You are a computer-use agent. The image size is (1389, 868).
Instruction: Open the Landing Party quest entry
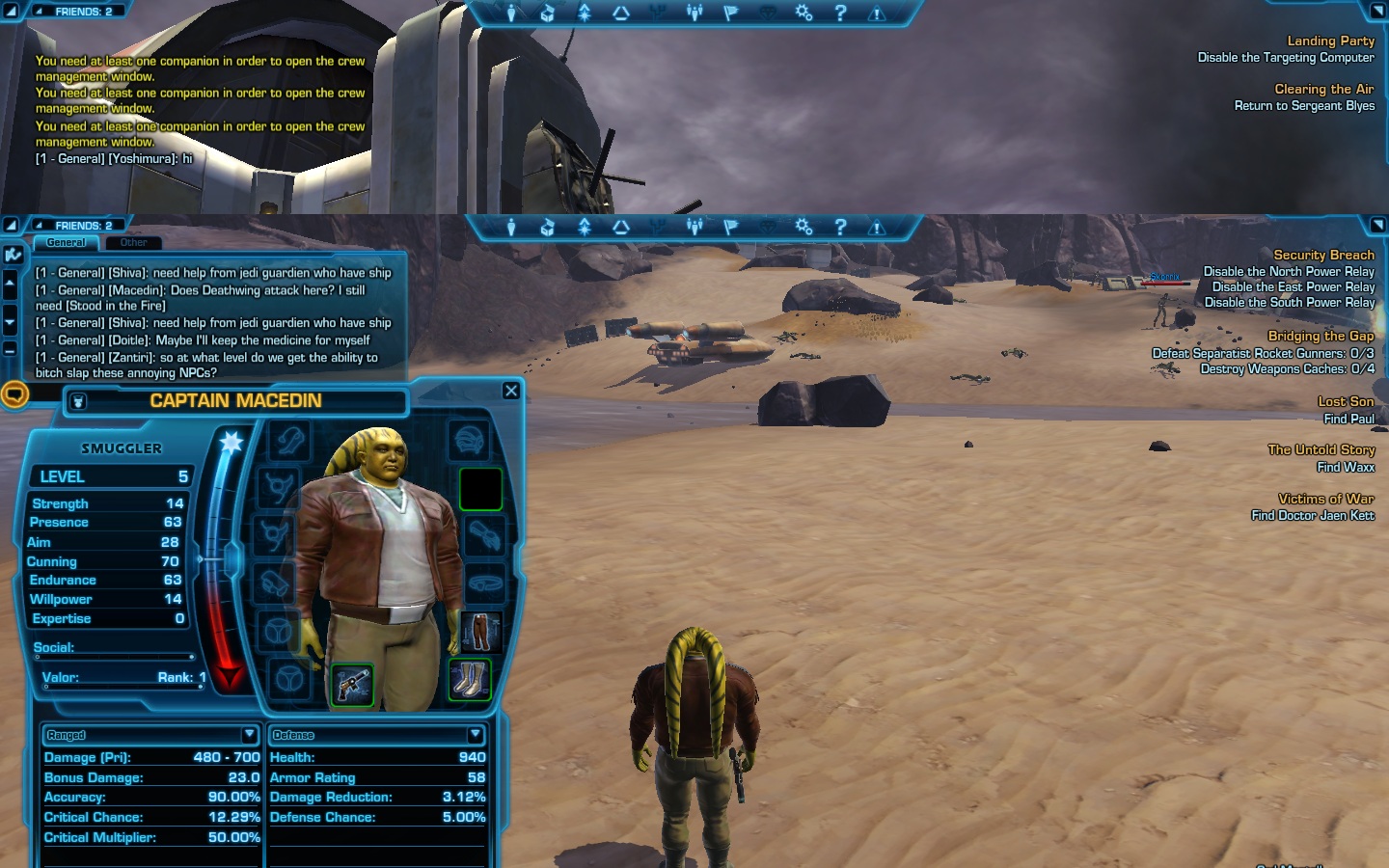point(1330,41)
